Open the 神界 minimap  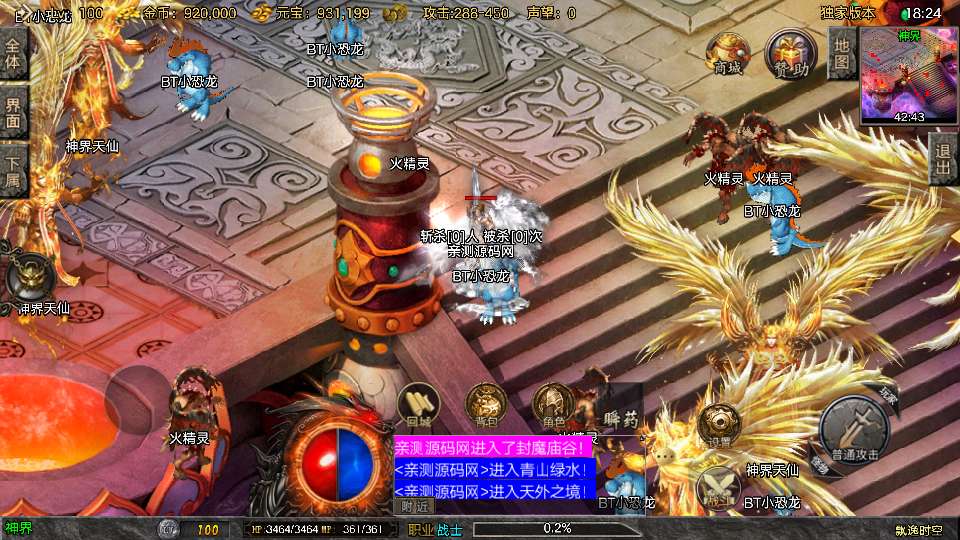(x=908, y=75)
